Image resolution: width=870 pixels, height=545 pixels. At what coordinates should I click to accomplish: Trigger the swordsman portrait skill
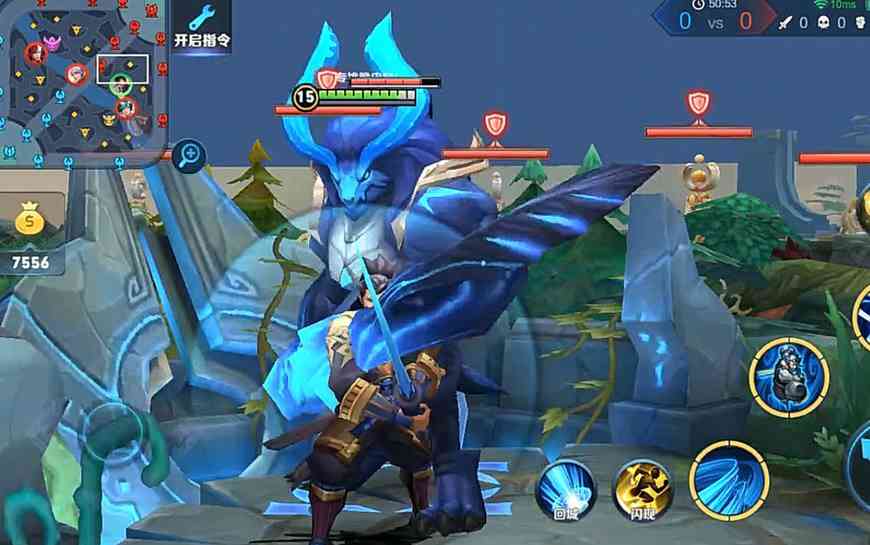788,377
